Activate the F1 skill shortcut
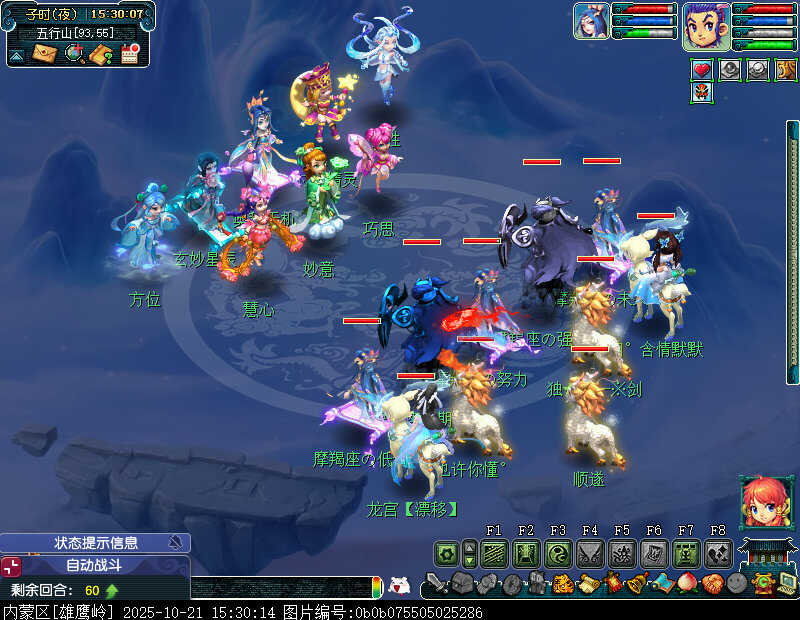This screenshot has width=800, height=620. tap(494, 553)
